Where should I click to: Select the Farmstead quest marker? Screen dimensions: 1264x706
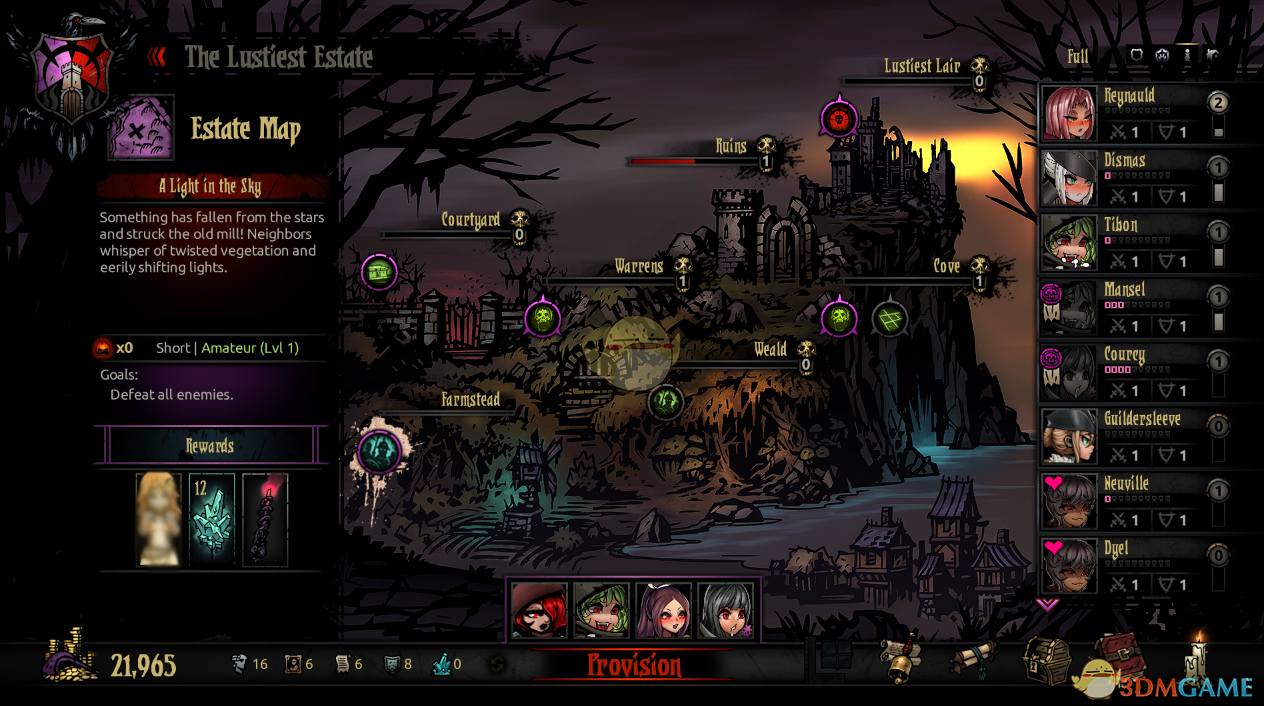tap(380, 451)
